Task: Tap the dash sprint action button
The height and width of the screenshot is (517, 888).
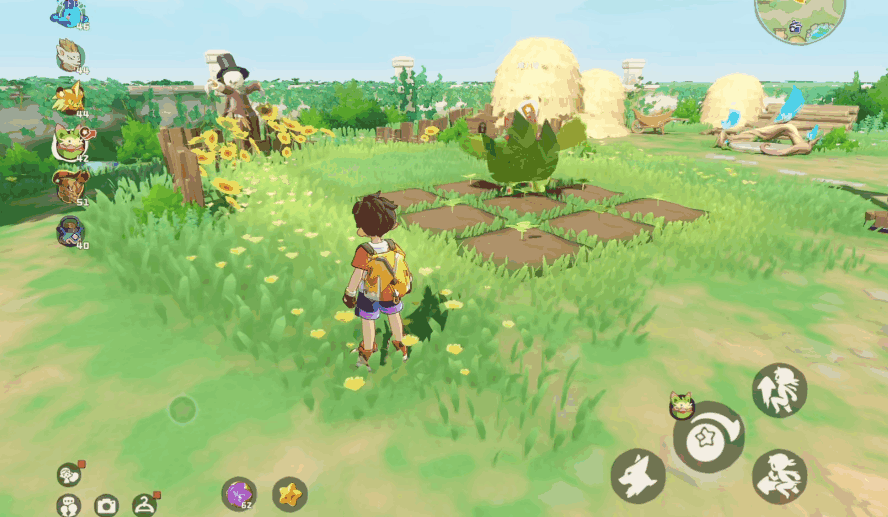Action: (779, 476)
